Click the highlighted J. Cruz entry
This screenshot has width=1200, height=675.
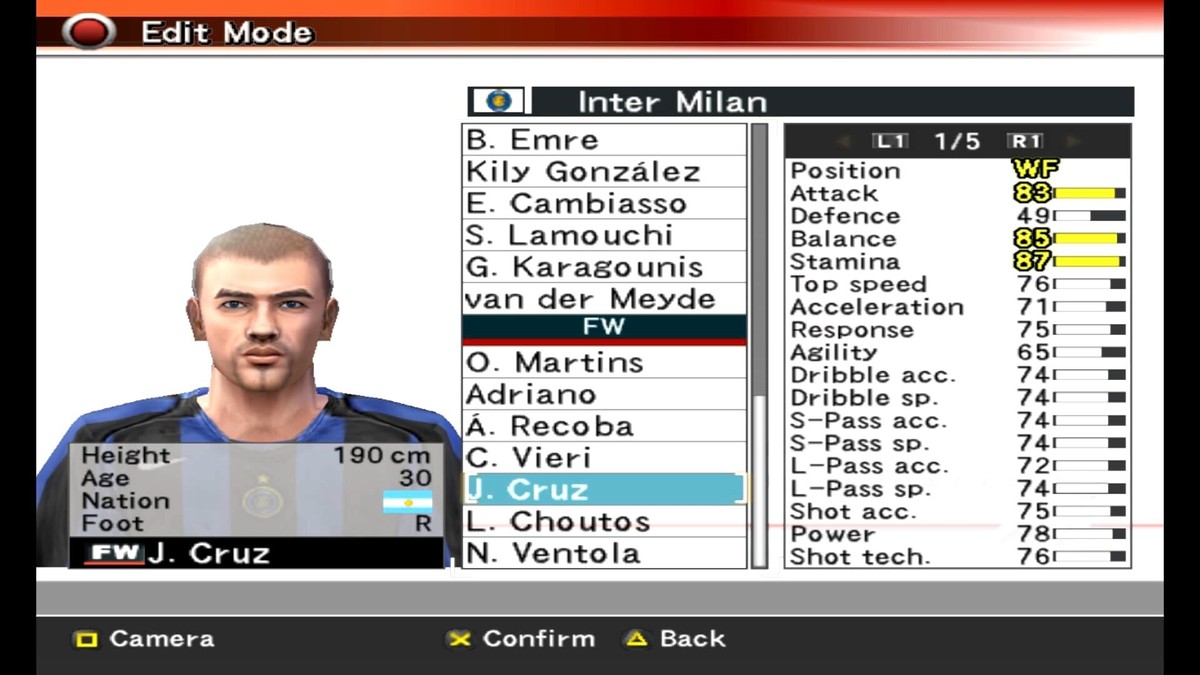coord(604,490)
